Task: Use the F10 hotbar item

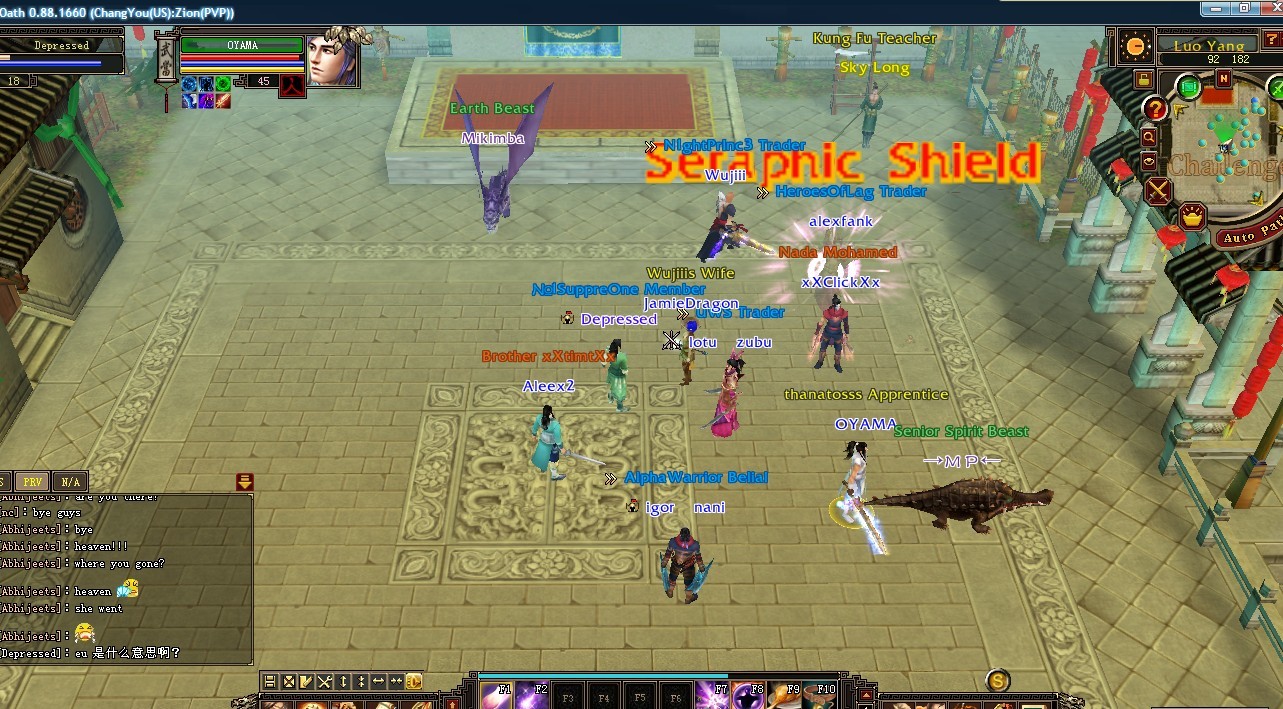Action: pyautogui.click(x=819, y=695)
